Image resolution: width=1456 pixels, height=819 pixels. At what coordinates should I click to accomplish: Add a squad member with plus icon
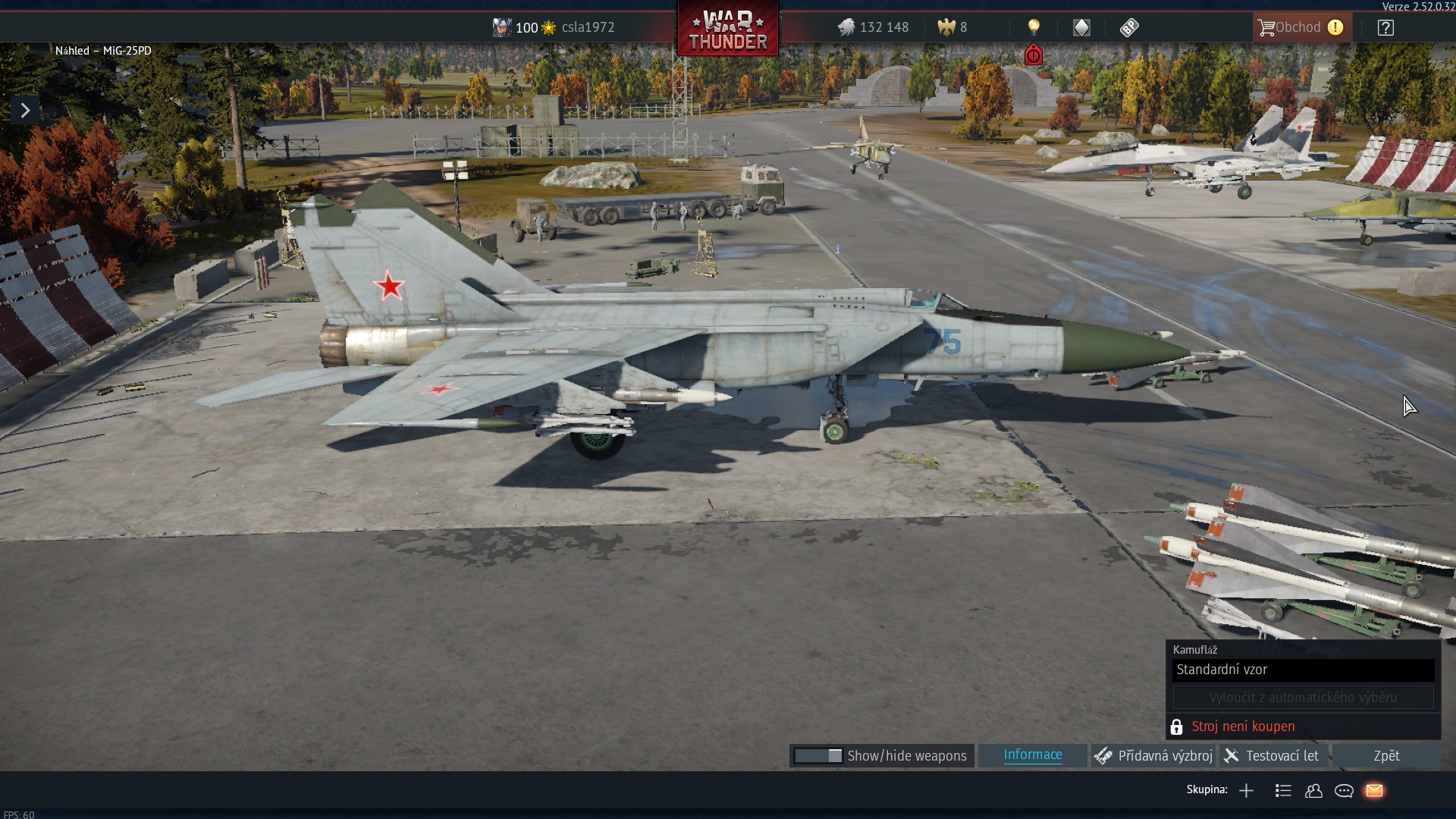coord(1246,791)
